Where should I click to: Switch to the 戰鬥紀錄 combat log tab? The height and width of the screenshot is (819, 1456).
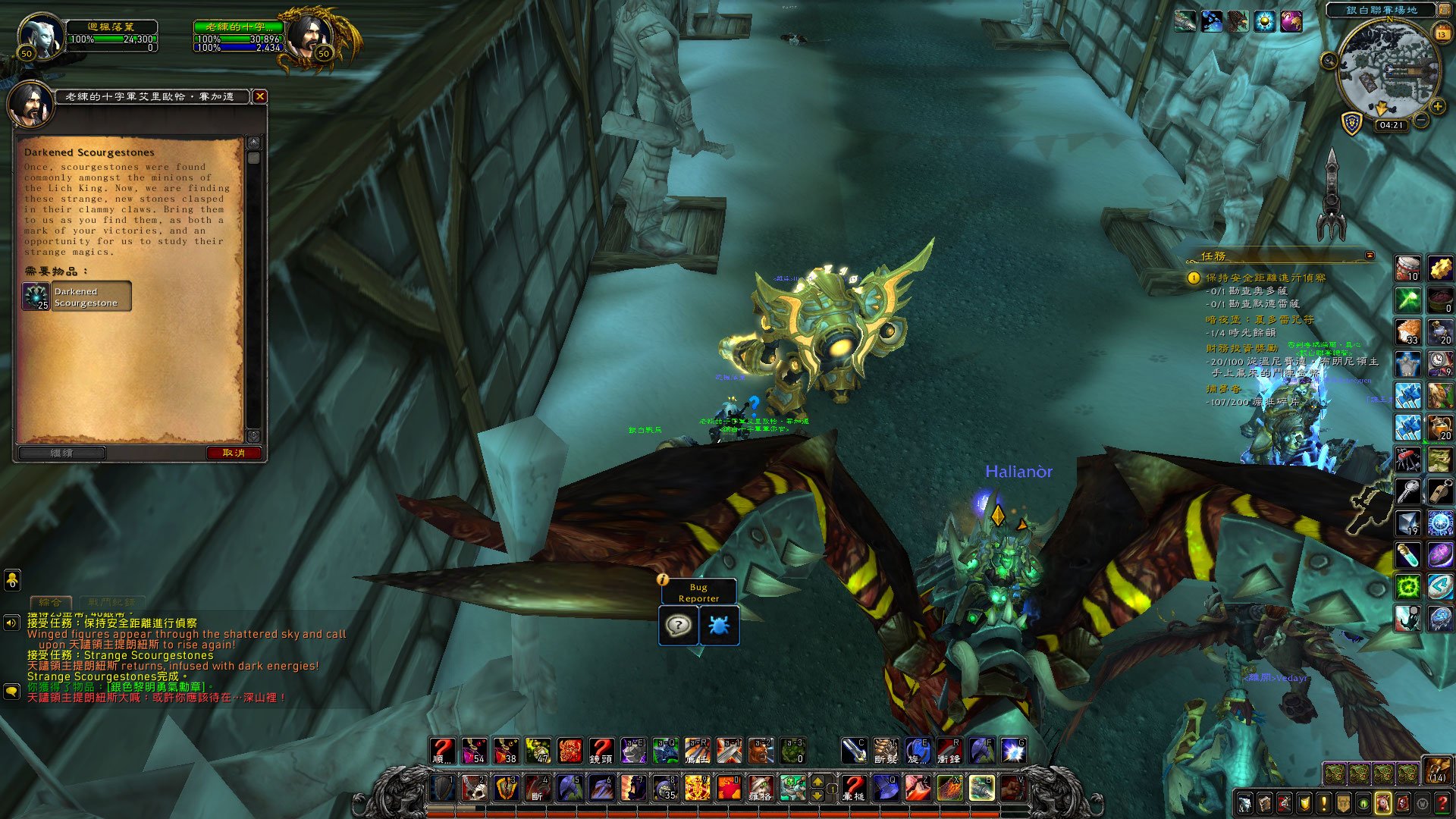click(111, 602)
